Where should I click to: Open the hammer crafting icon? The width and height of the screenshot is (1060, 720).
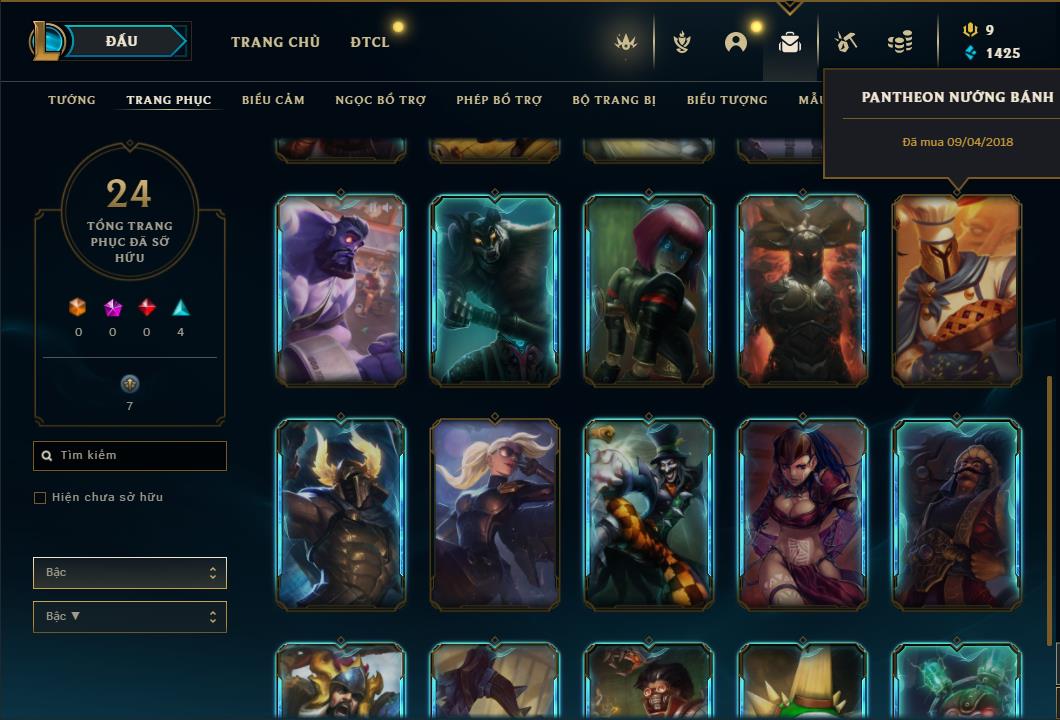[x=845, y=43]
